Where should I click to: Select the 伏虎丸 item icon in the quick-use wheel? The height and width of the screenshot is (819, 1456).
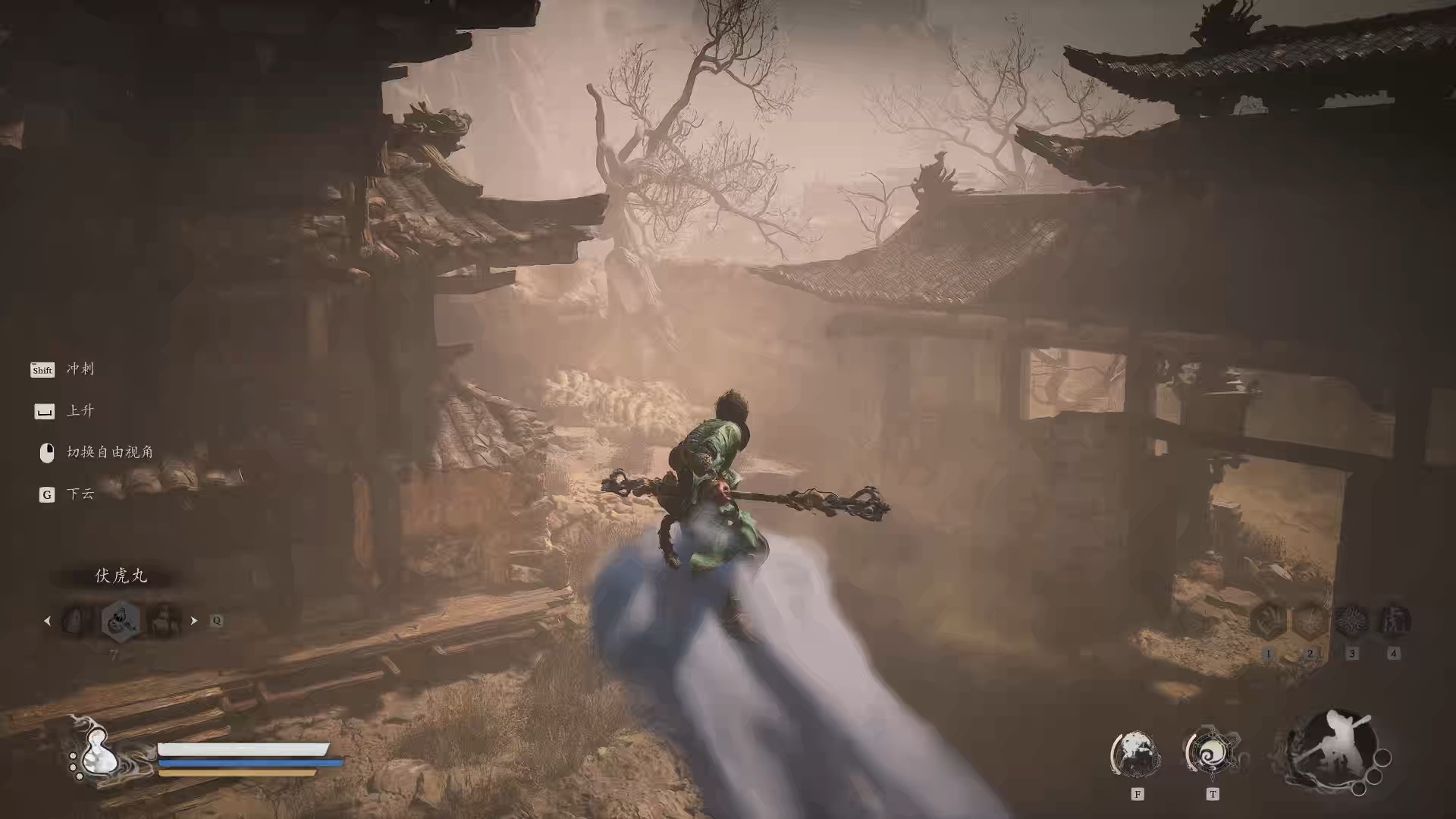click(x=121, y=620)
